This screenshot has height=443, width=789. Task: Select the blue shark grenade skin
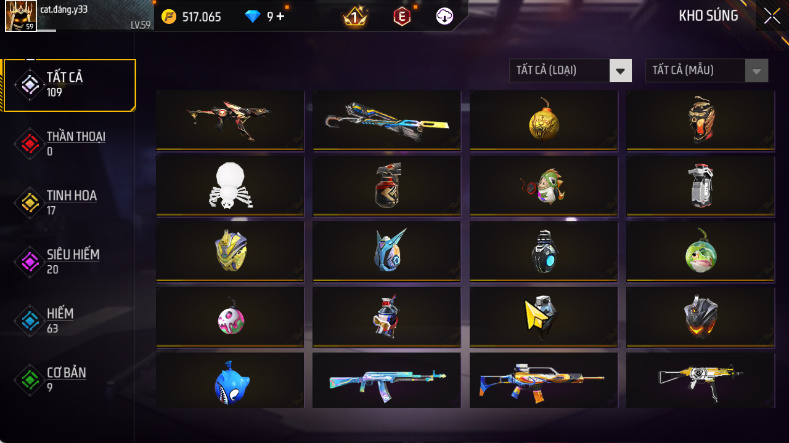[231, 381]
